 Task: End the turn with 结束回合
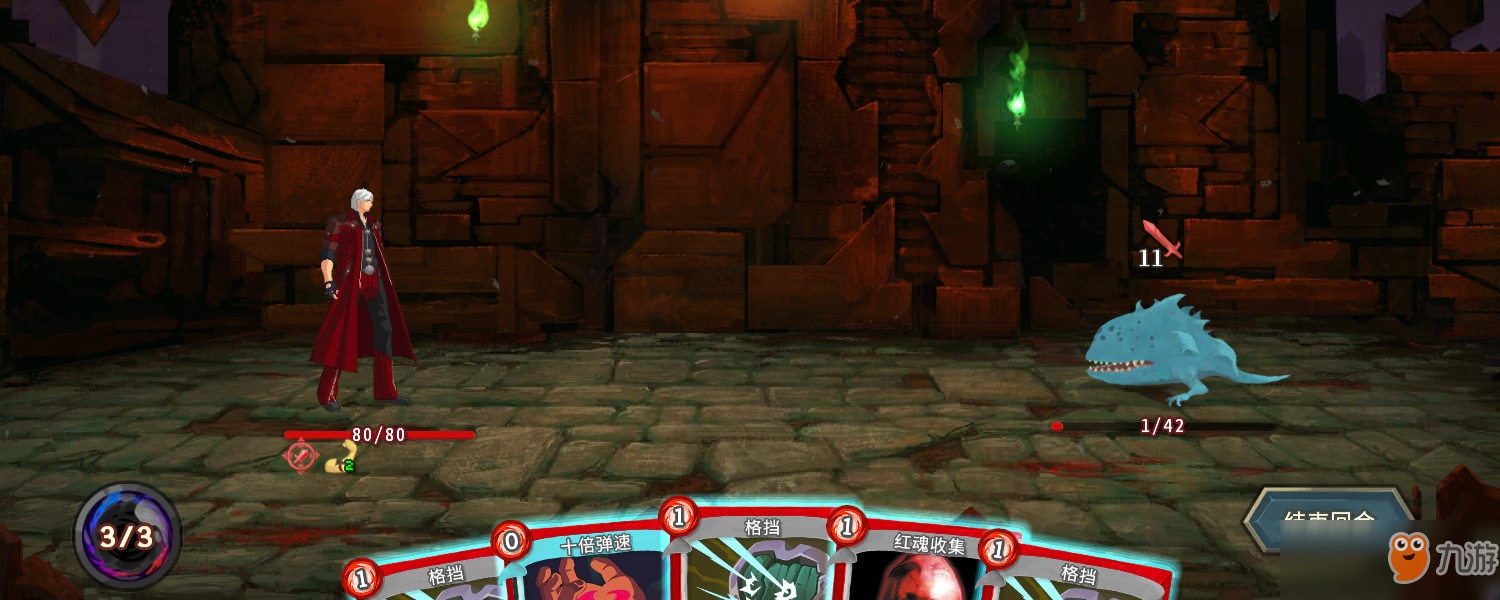(1328, 520)
